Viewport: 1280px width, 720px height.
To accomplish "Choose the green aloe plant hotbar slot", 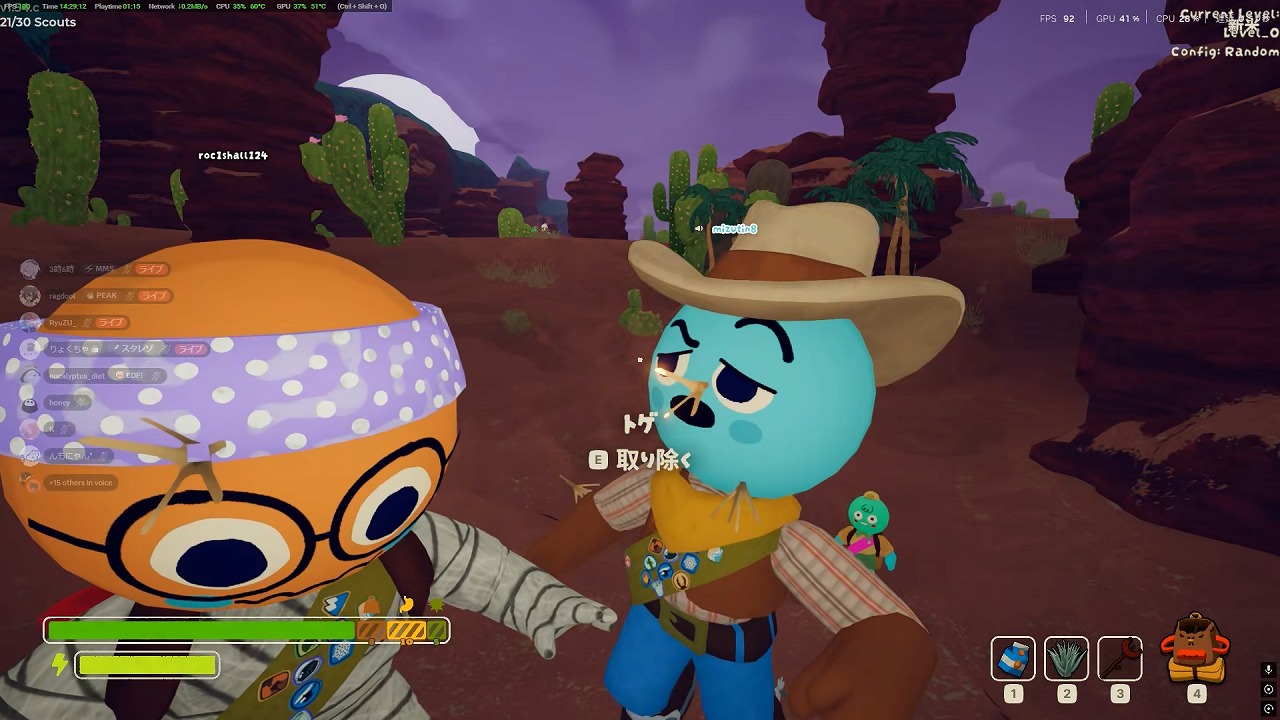I will (1066, 658).
